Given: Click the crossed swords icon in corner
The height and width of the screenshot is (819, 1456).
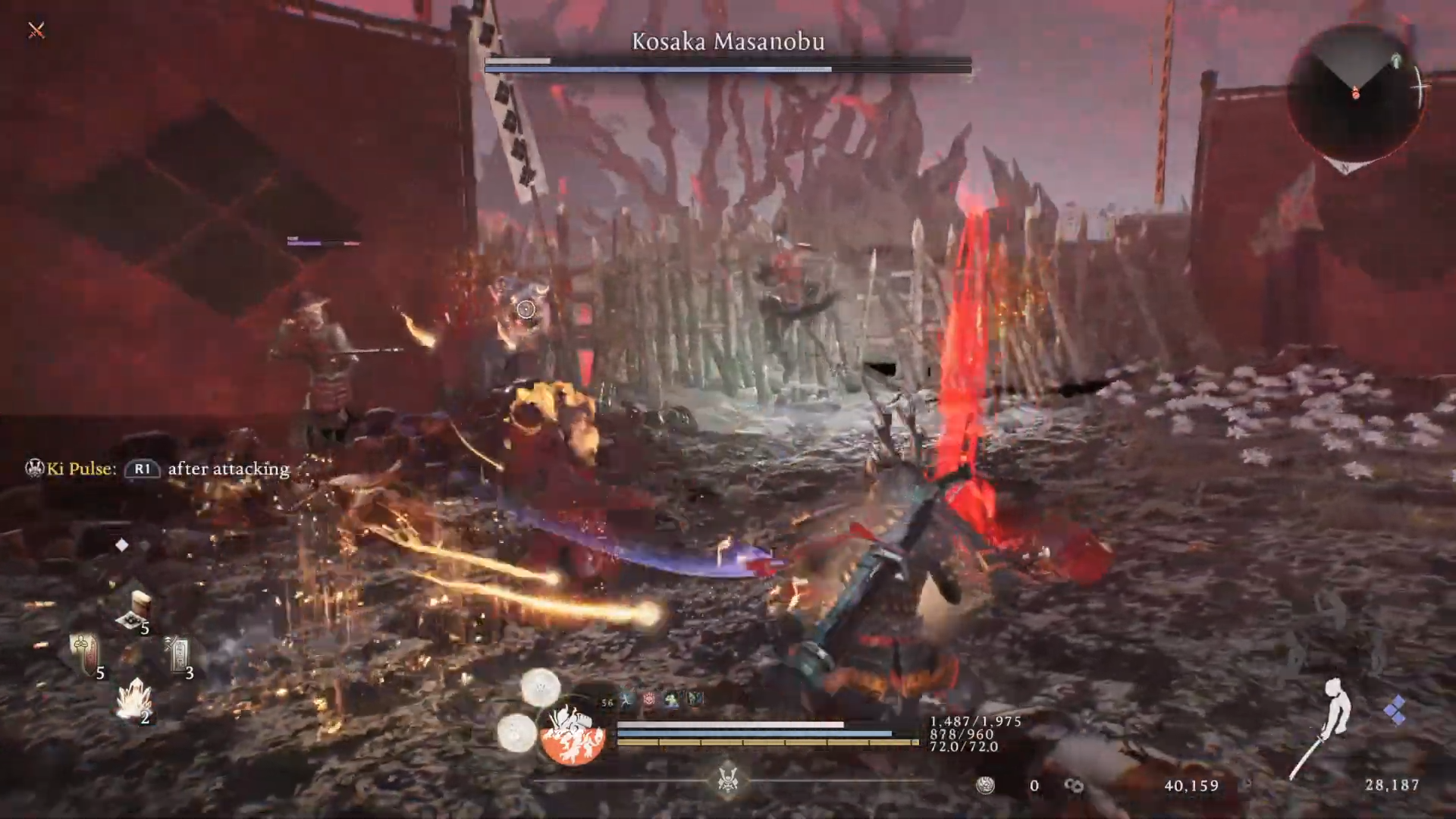Looking at the screenshot, I should [x=36, y=30].
